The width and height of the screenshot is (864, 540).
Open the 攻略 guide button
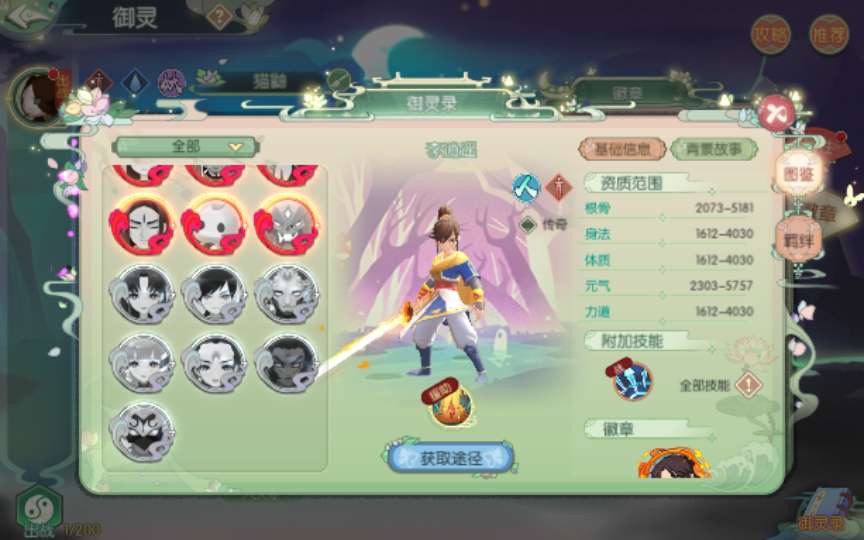tap(771, 34)
